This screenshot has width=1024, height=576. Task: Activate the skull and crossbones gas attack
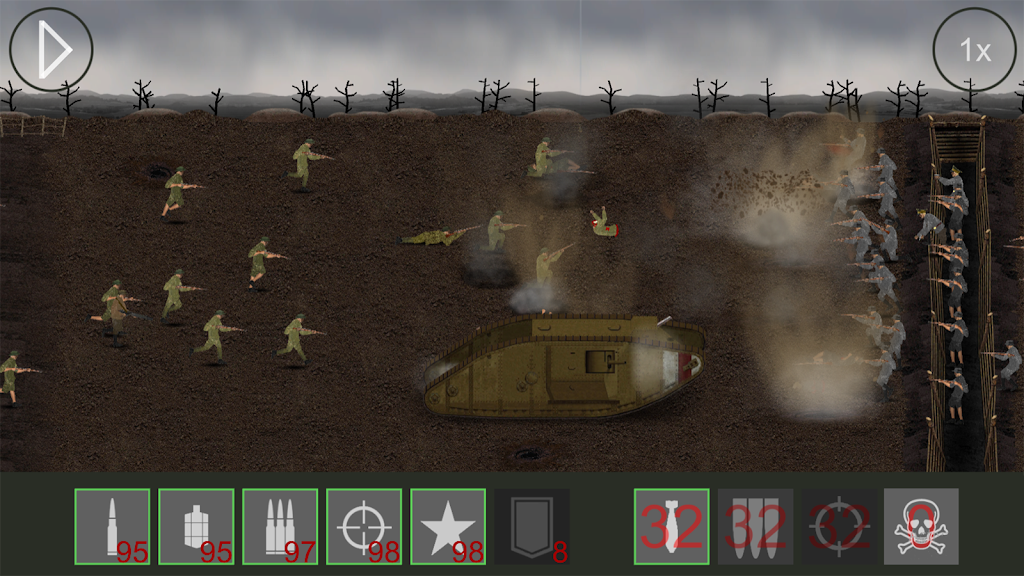(921, 526)
